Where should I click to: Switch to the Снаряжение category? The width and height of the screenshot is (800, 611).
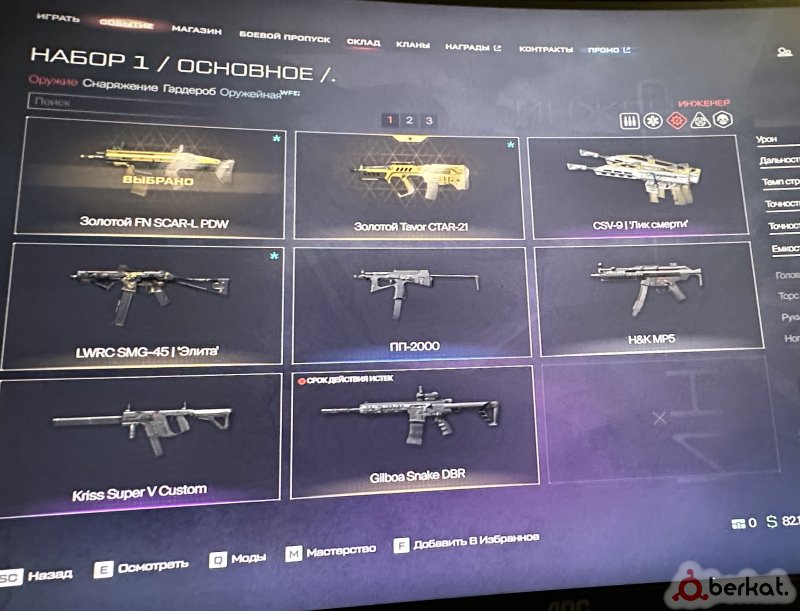pyautogui.click(x=121, y=87)
